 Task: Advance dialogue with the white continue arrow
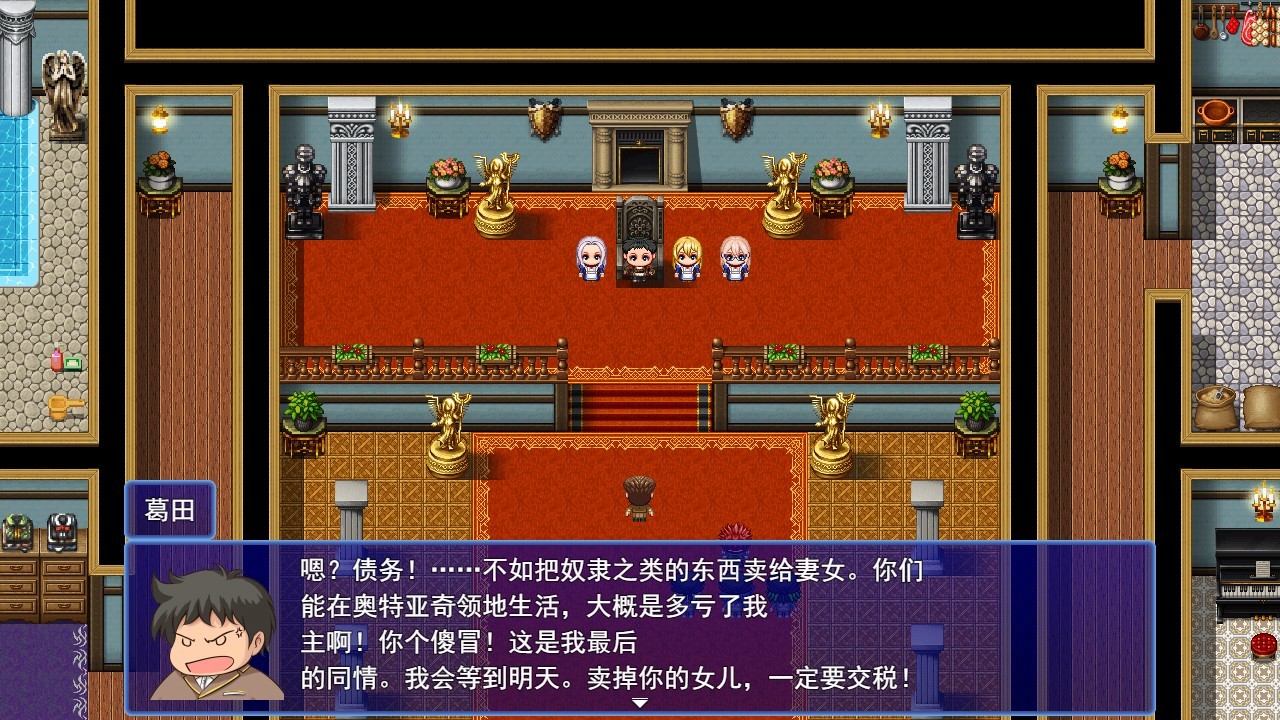click(x=640, y=703)
